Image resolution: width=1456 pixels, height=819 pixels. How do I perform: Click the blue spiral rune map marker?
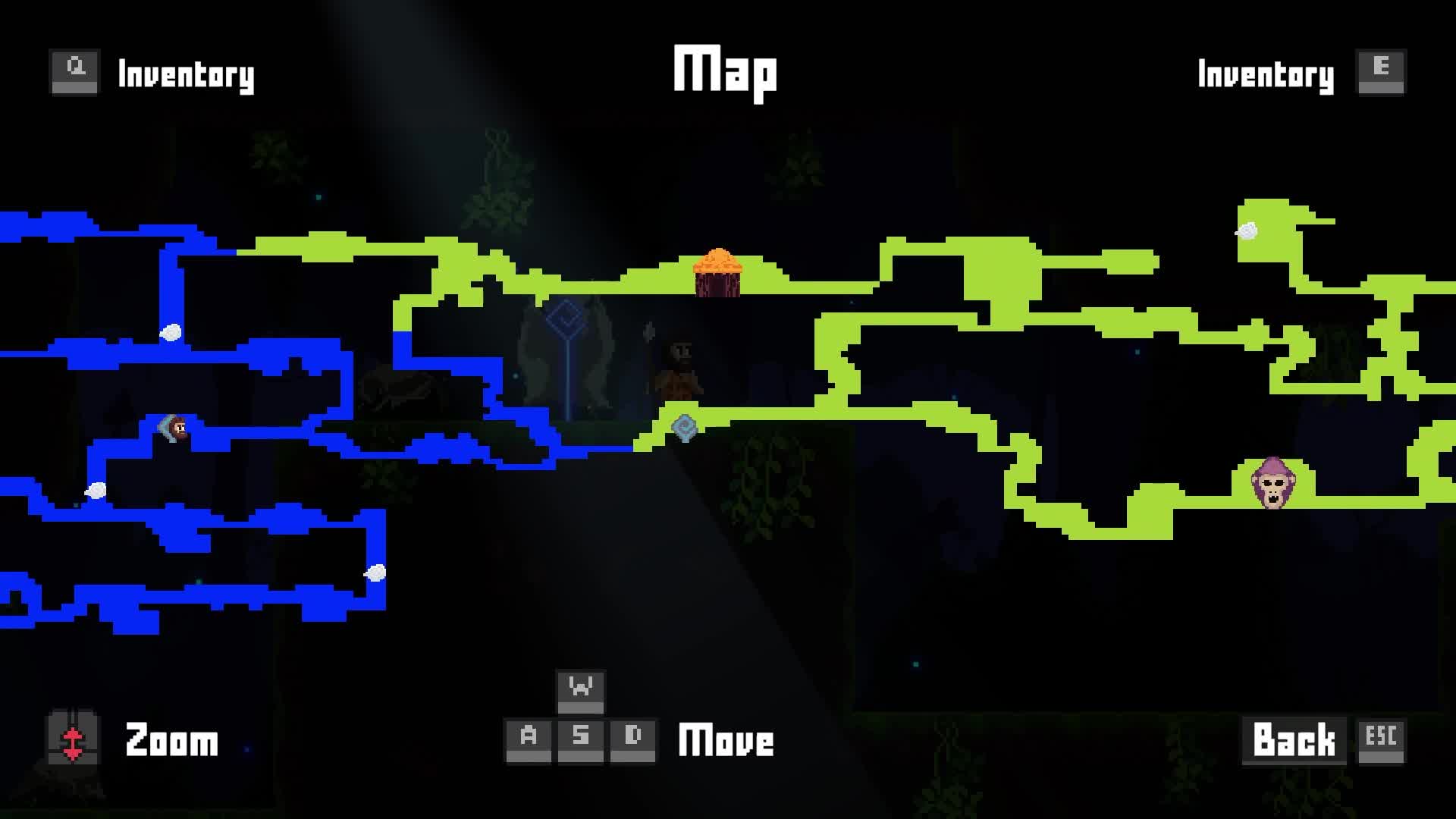685,428
